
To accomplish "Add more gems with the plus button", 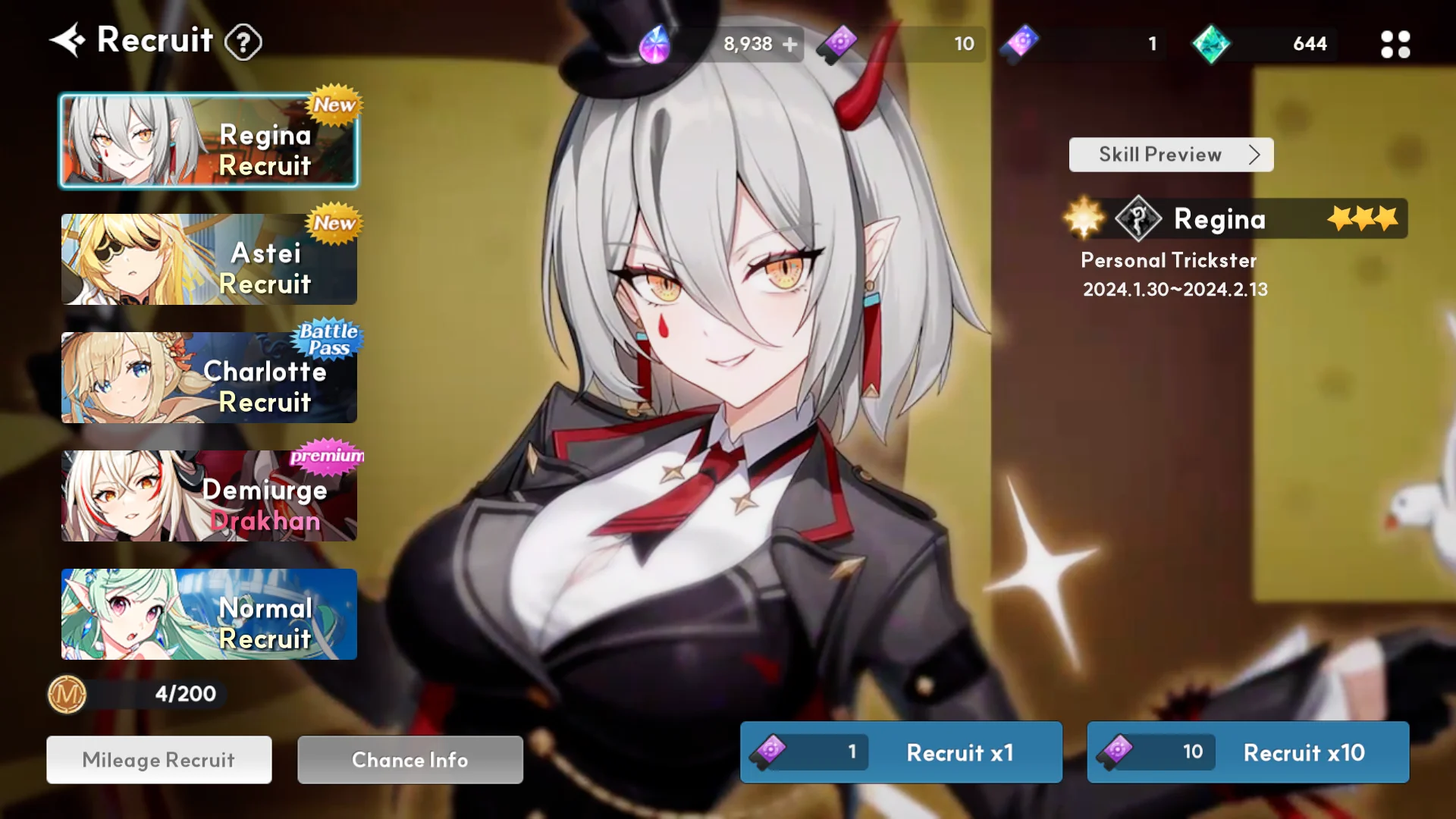I will click(x=790, y=44).
